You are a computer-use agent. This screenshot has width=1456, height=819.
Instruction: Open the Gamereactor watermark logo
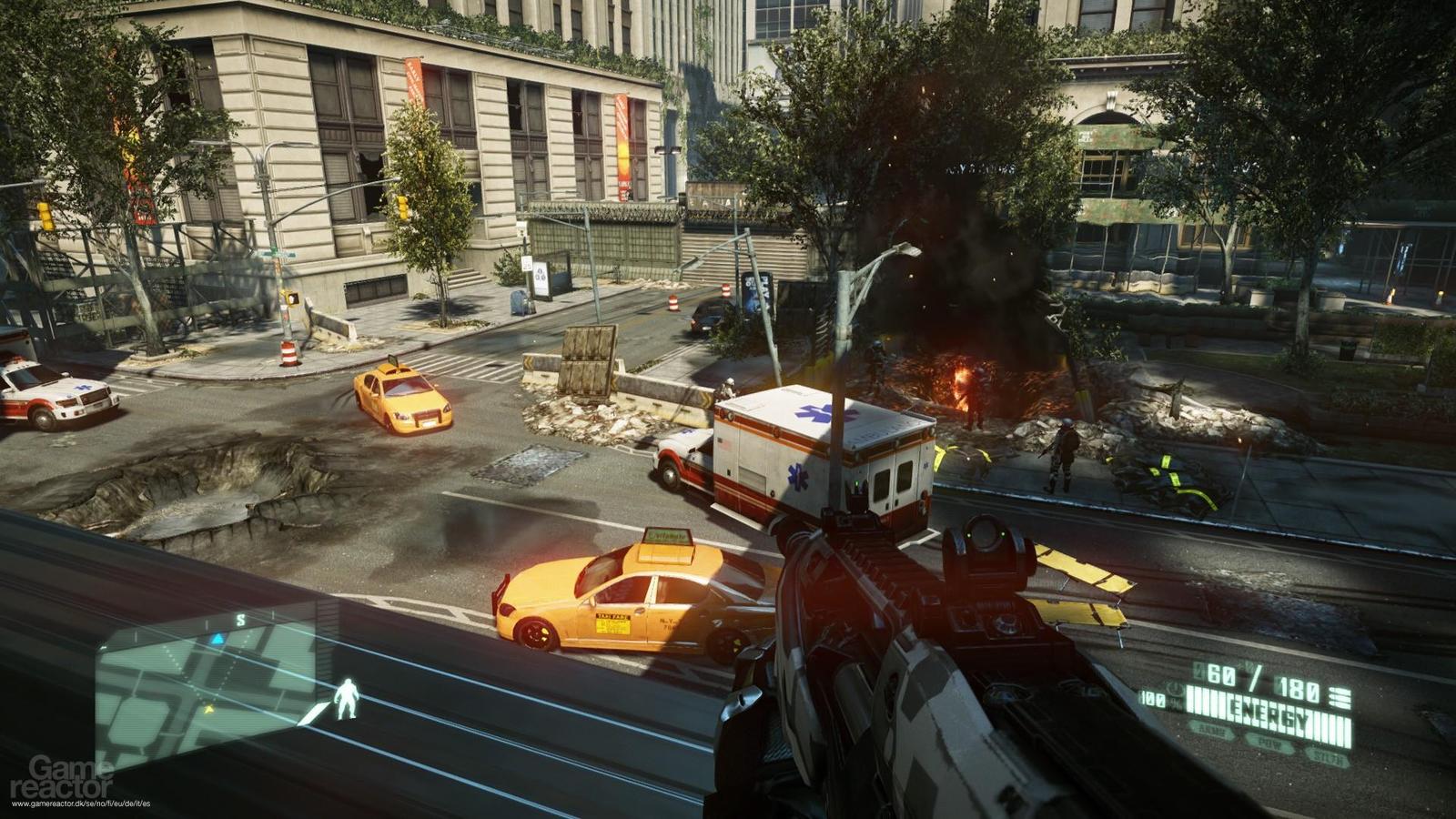click(61, 776)
